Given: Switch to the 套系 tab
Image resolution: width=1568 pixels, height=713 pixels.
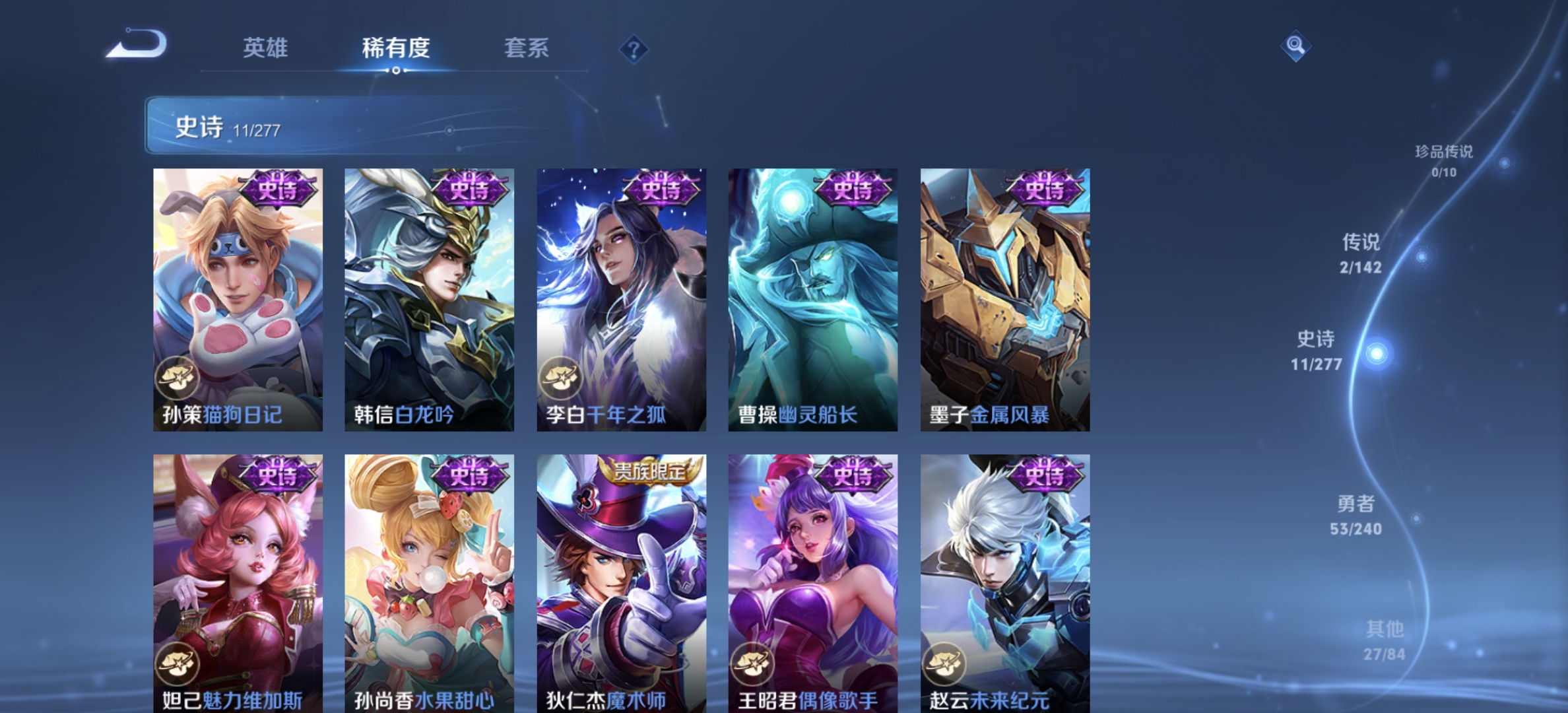Looking at the screenshot, I should (527, 48).
